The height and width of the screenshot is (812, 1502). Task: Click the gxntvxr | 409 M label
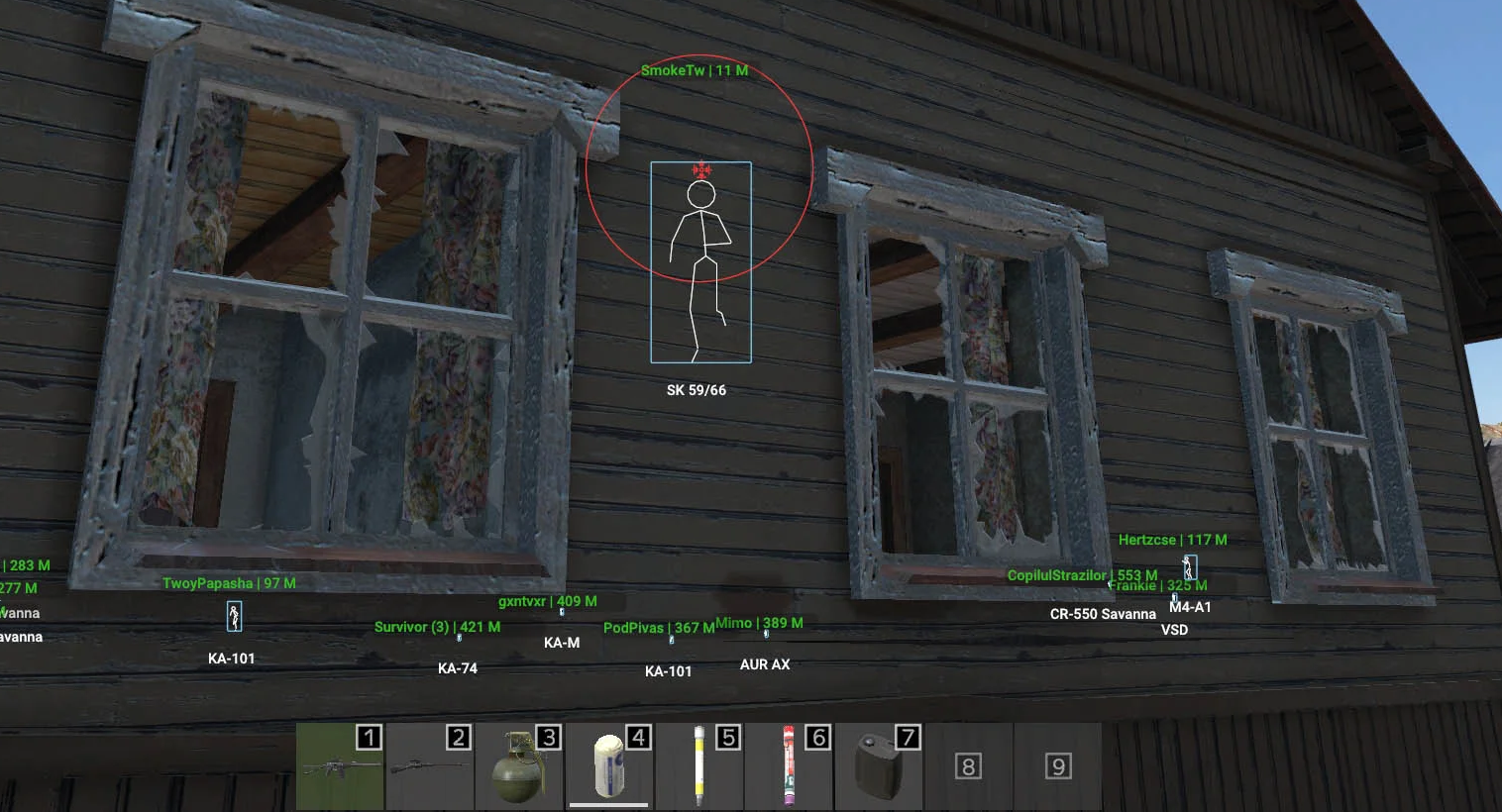tap(547, 599)
